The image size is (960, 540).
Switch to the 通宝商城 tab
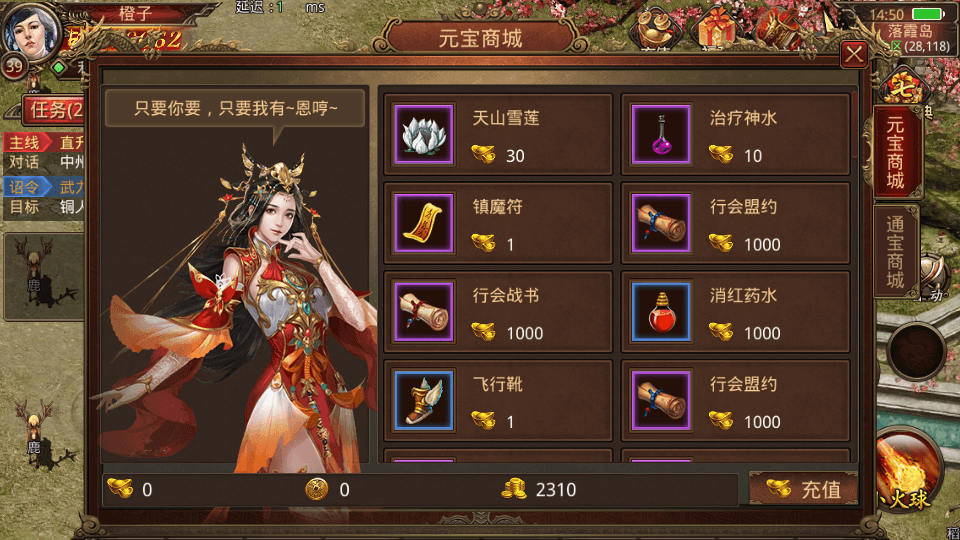point(895,251)
